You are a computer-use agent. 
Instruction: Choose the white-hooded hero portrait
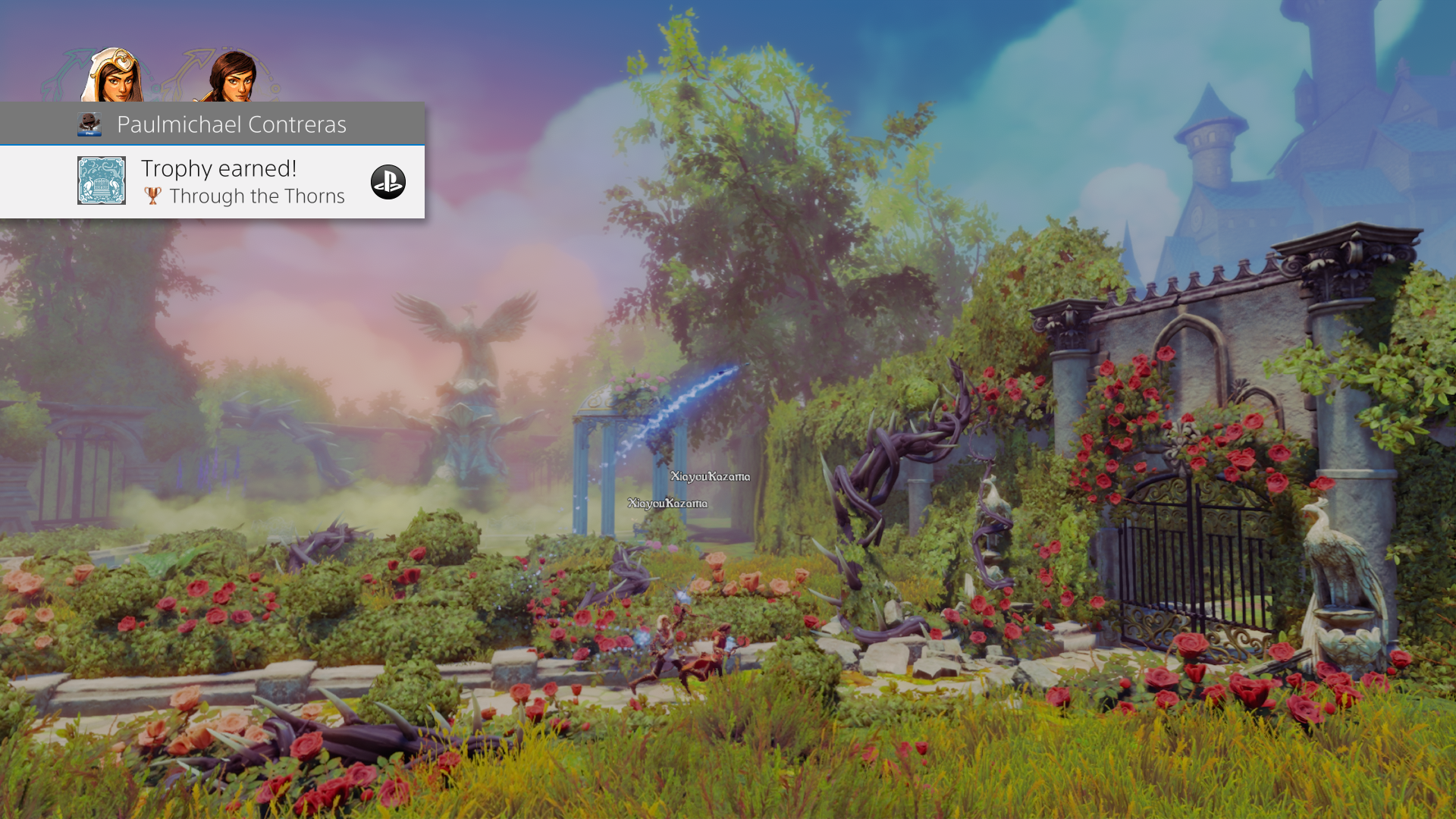pyautogui.click(x=114, y=77)
